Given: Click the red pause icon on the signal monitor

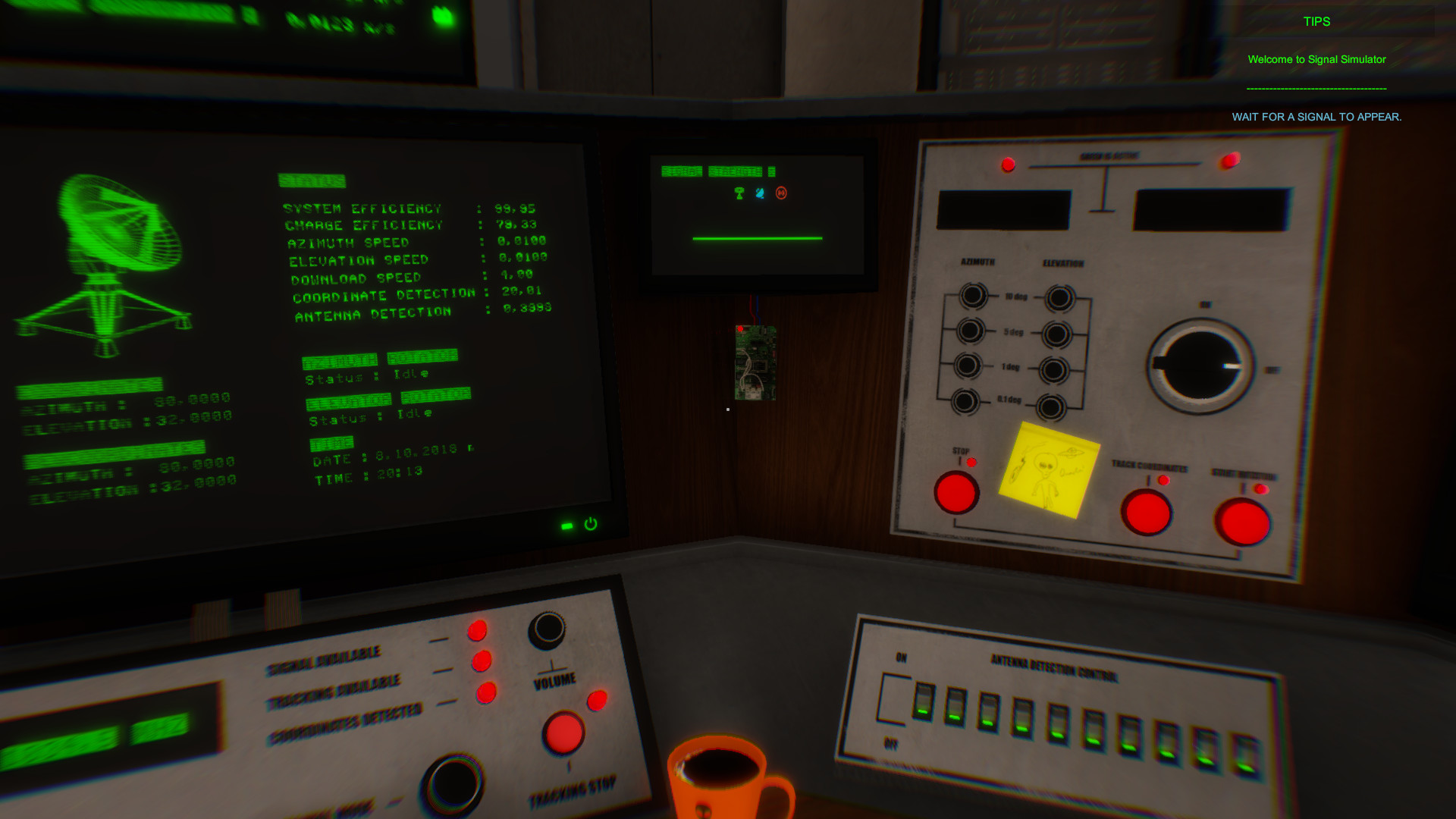Looking at the screenshot, I should pyautogui.click(x=781, y=194).
